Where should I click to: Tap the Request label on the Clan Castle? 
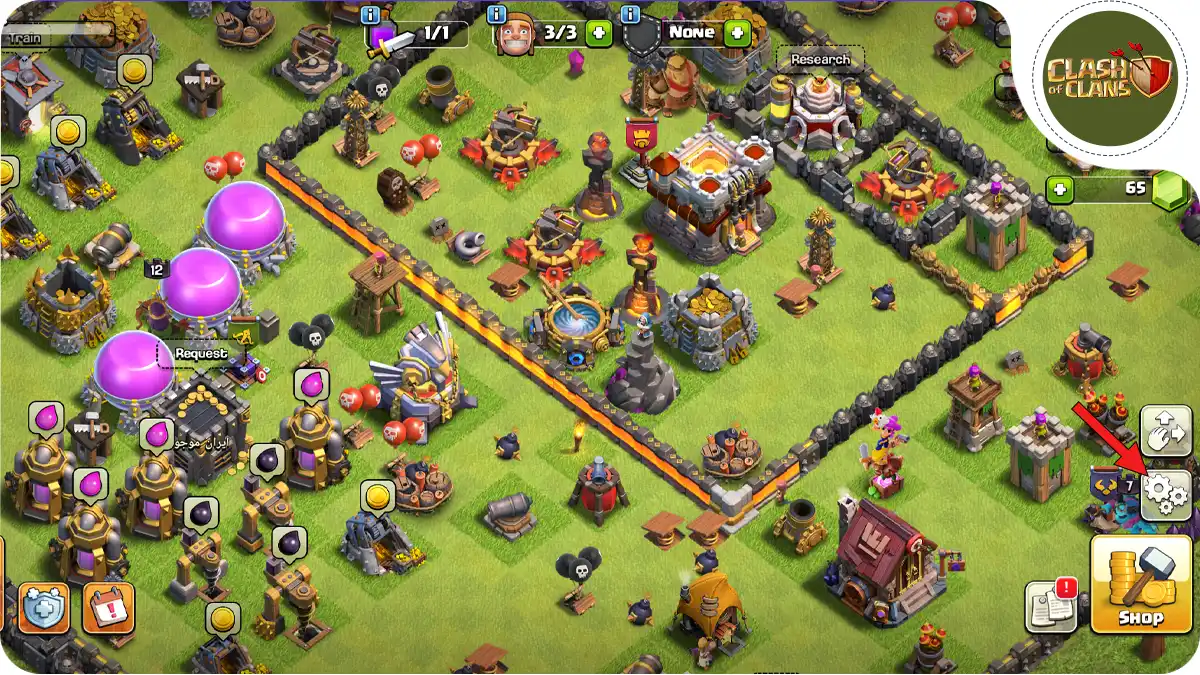(x=201, y=353)
